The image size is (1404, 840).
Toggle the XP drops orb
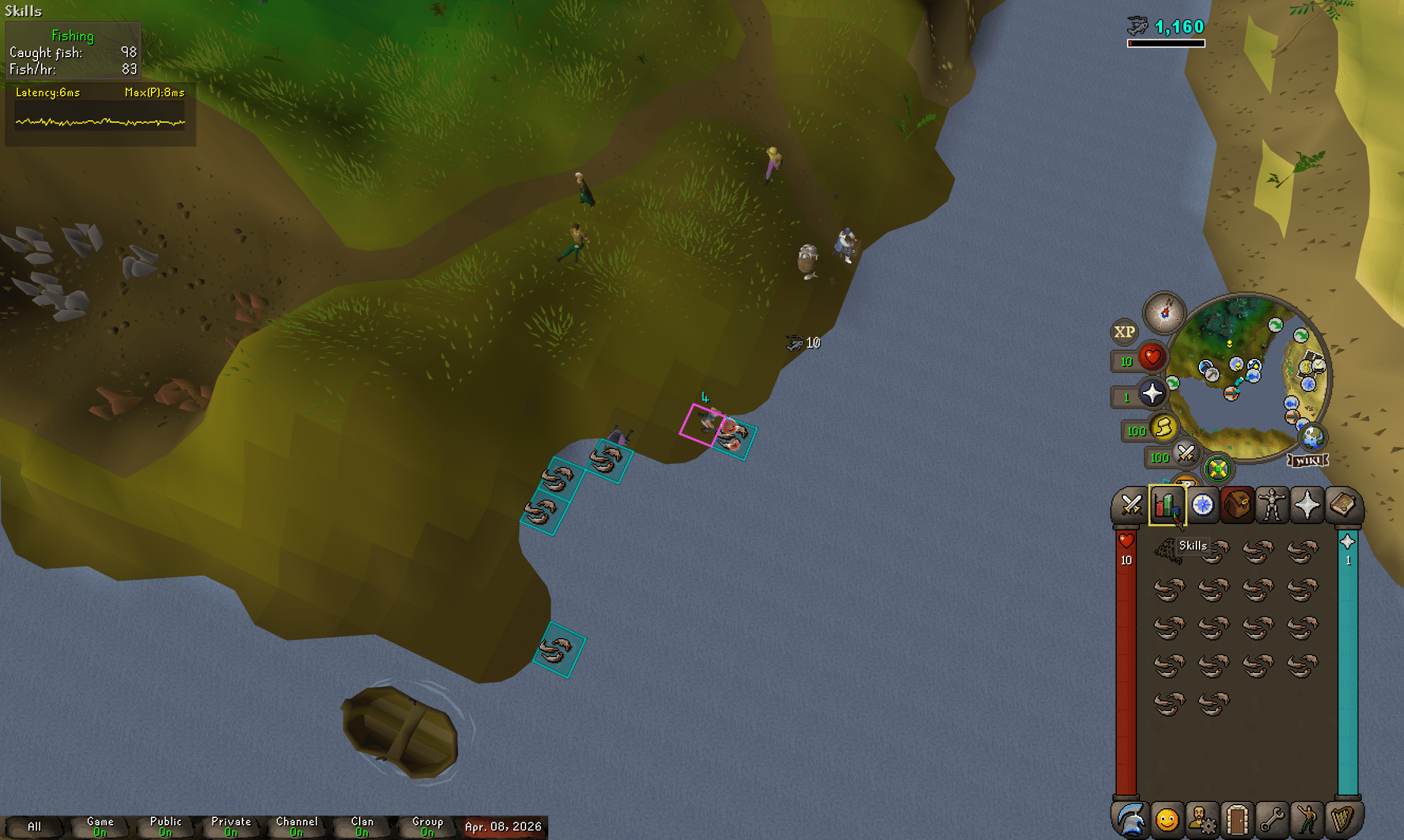click(x=1124, y=332)
